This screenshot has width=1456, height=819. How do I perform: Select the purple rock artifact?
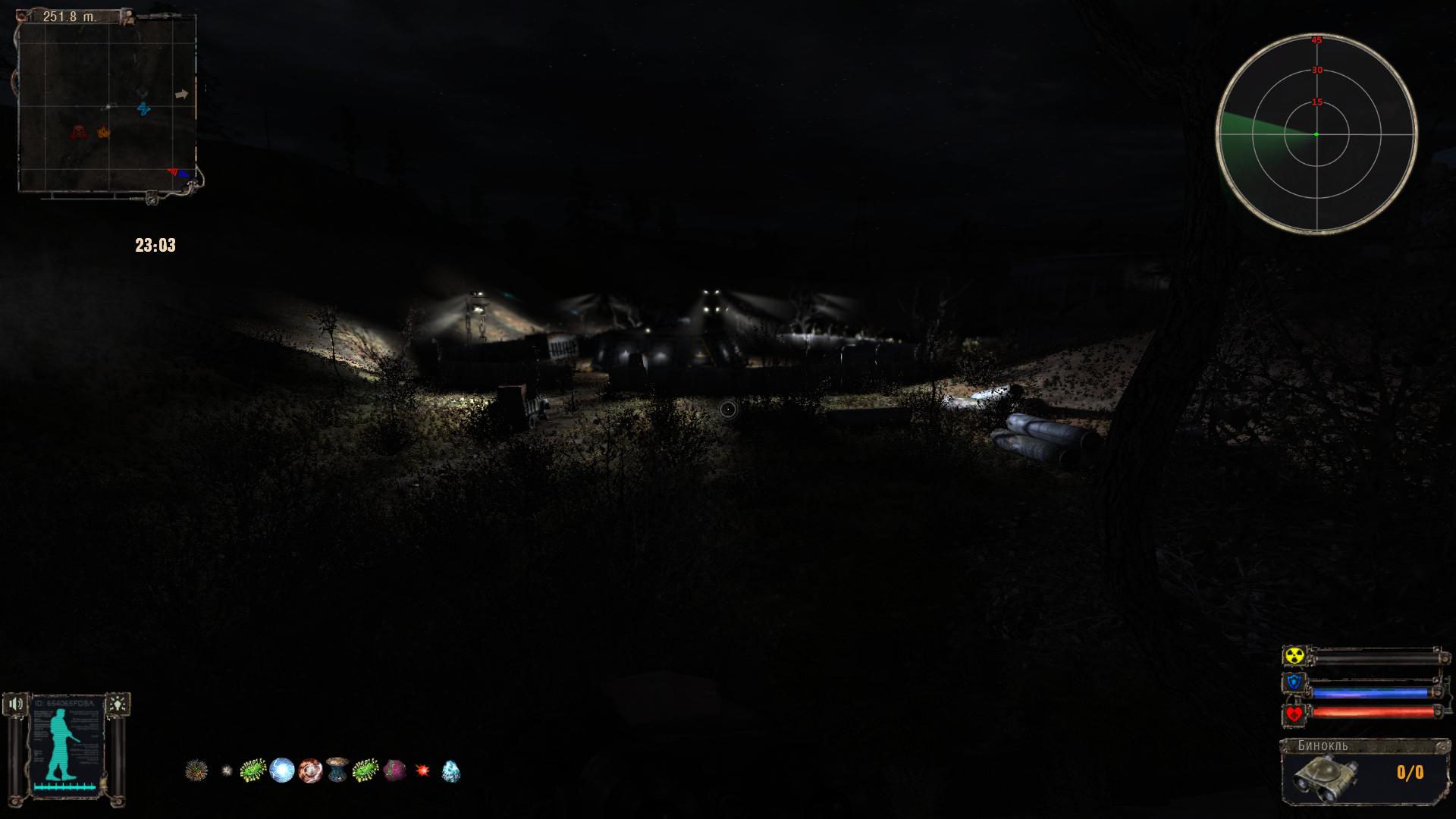[x=394, y=770]
